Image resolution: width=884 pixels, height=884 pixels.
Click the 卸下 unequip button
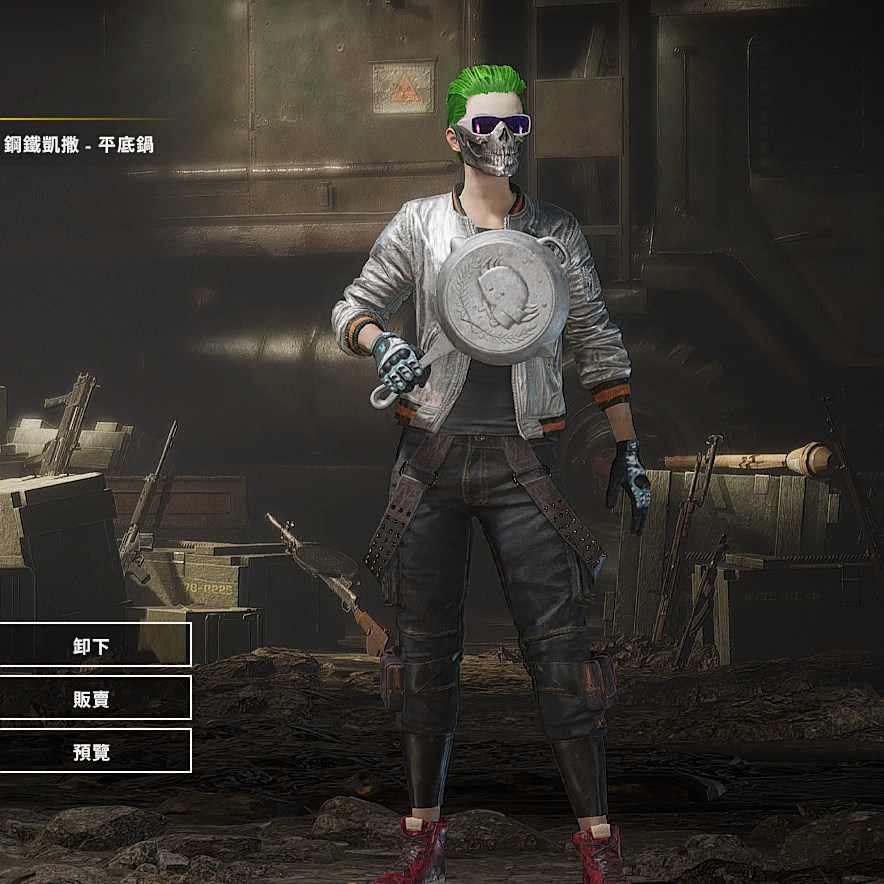tap(92, 645)
